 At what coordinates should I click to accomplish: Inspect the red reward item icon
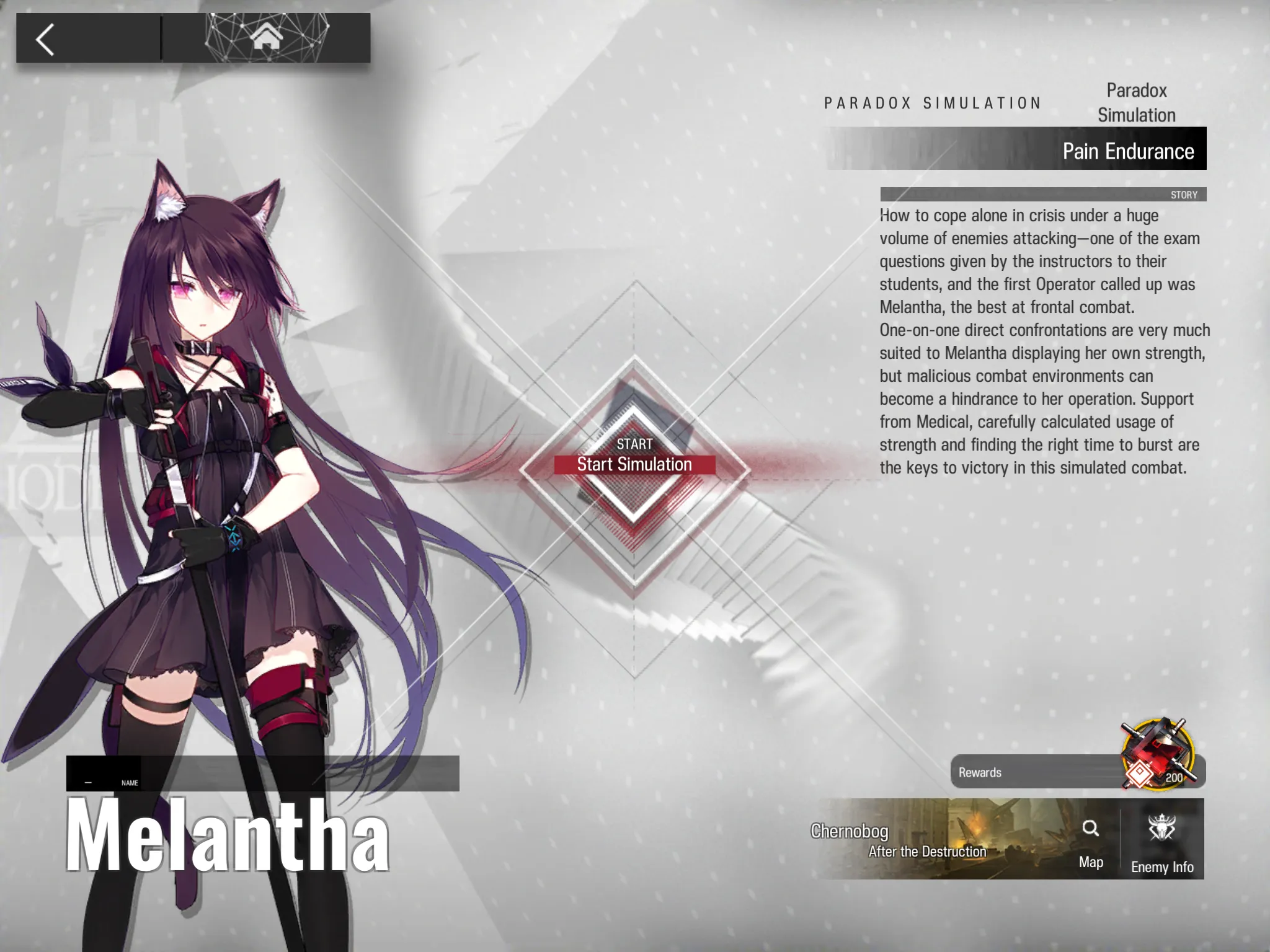click(x=1157, y=752)
